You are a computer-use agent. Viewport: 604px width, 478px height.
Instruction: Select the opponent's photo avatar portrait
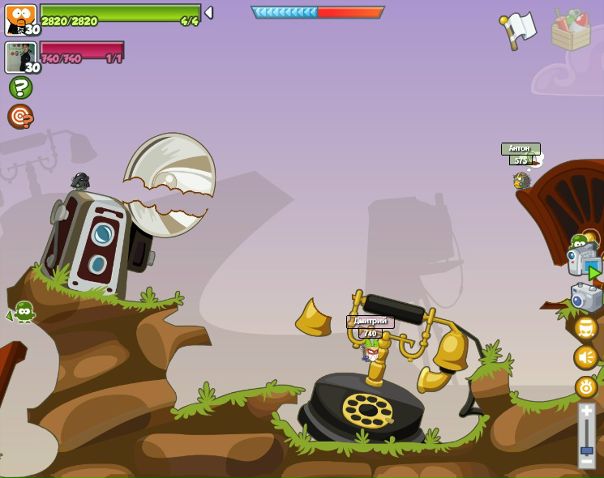(20, 57)
